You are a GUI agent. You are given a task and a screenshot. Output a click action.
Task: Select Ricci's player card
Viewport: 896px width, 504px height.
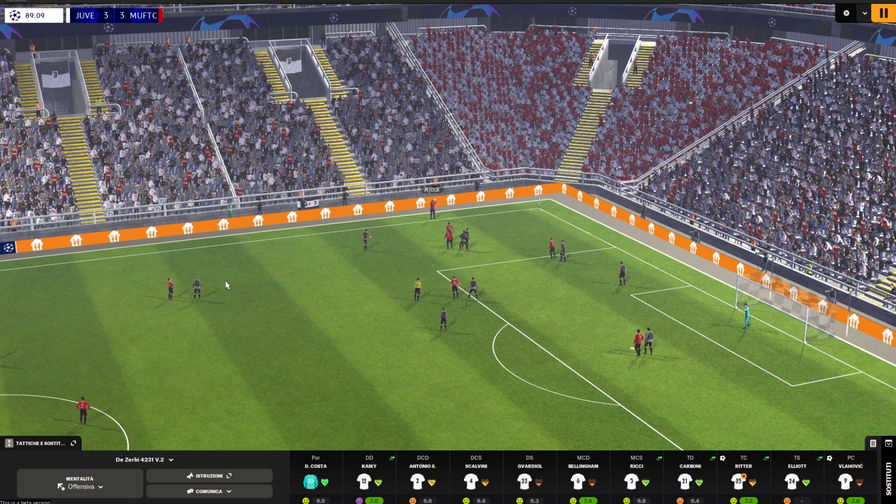(637, 477)
